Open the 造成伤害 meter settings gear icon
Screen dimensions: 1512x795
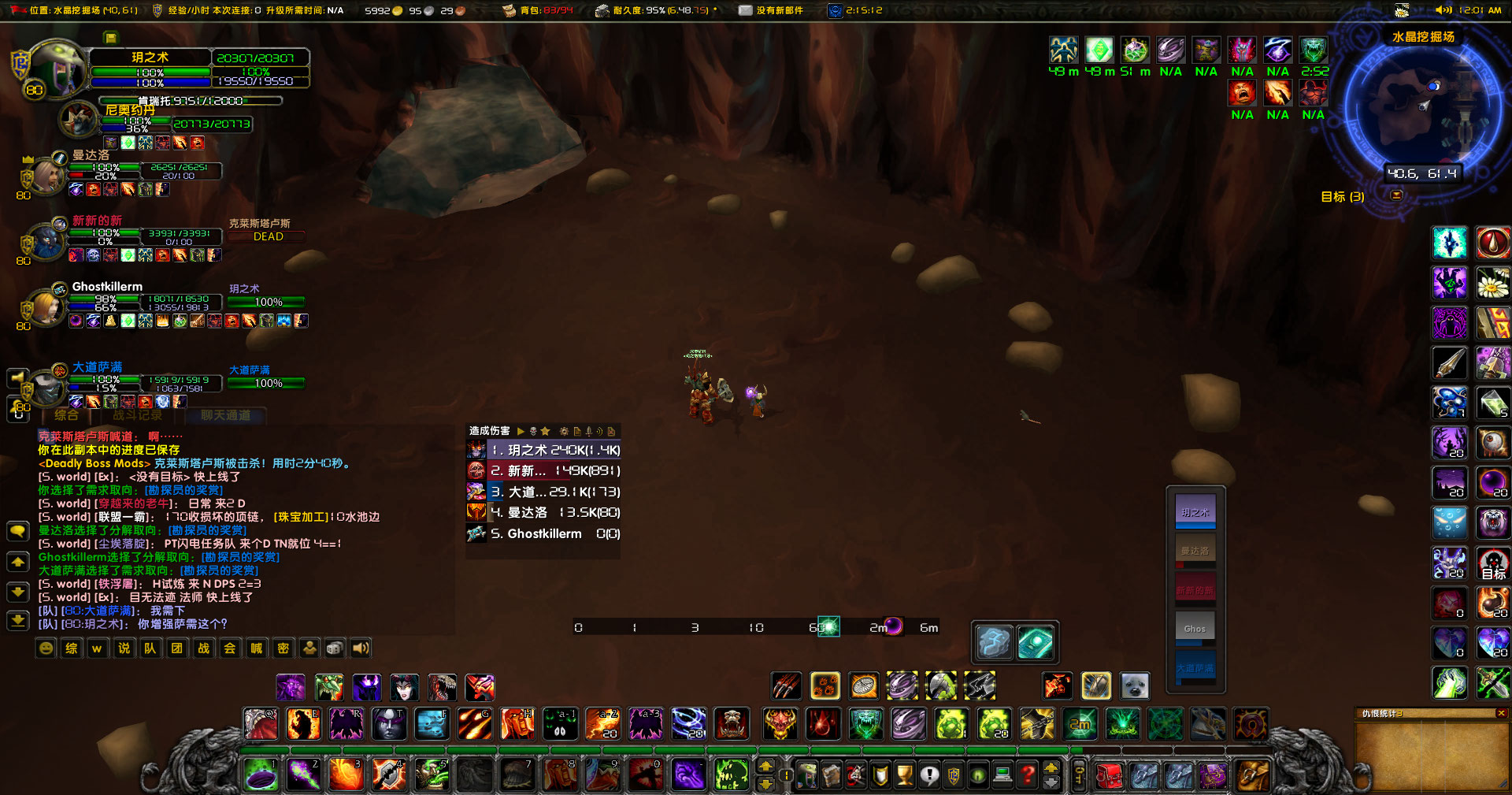(564, 432)
